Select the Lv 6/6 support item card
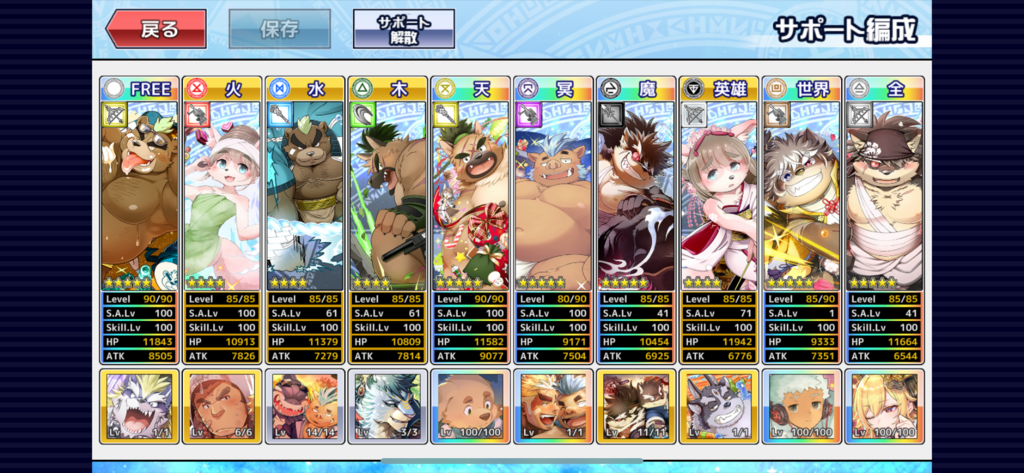Screen dimensions: 1024x473 click(x=222, y=406)
